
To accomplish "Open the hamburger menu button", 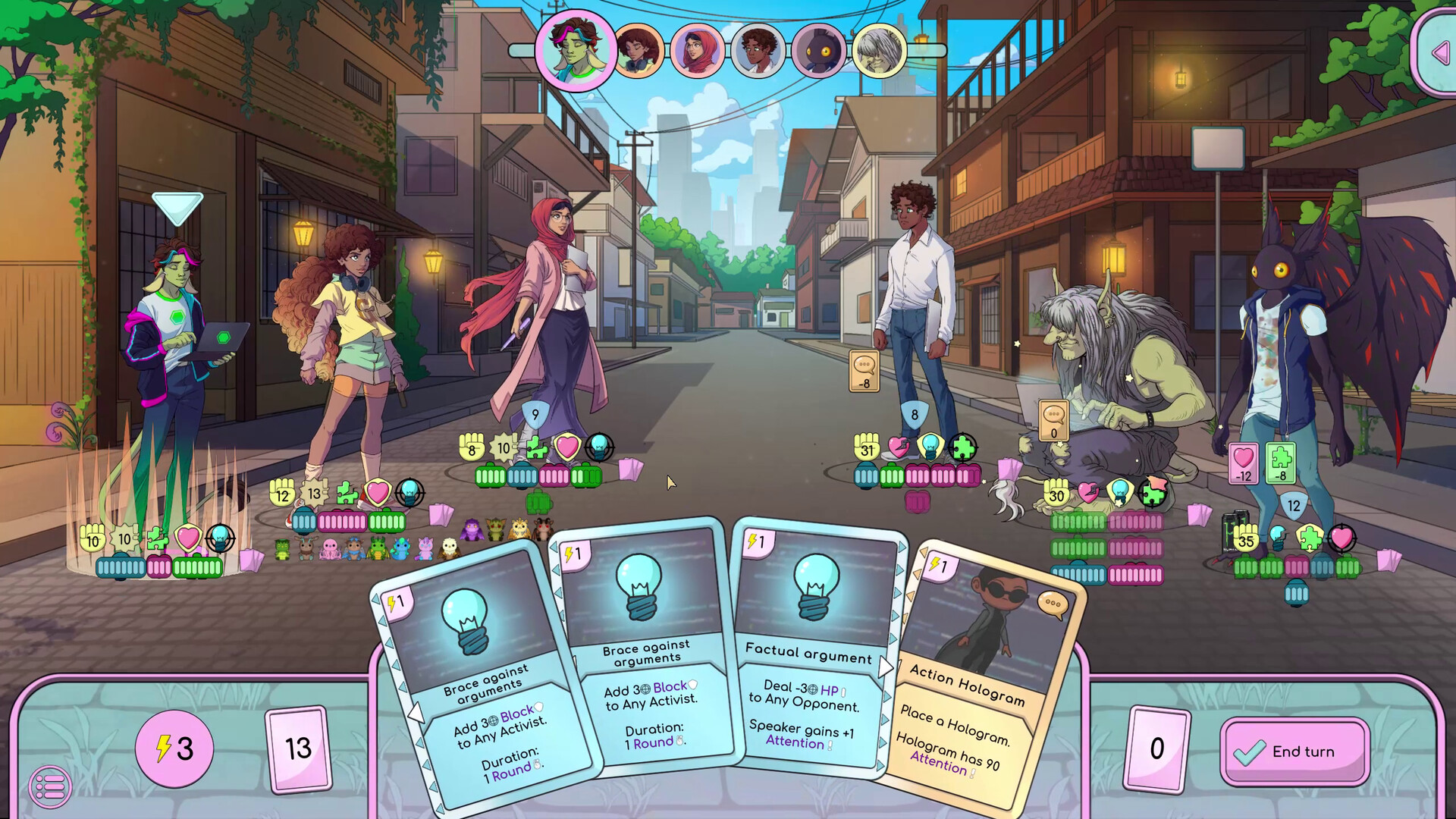I will tap(50, 787).
